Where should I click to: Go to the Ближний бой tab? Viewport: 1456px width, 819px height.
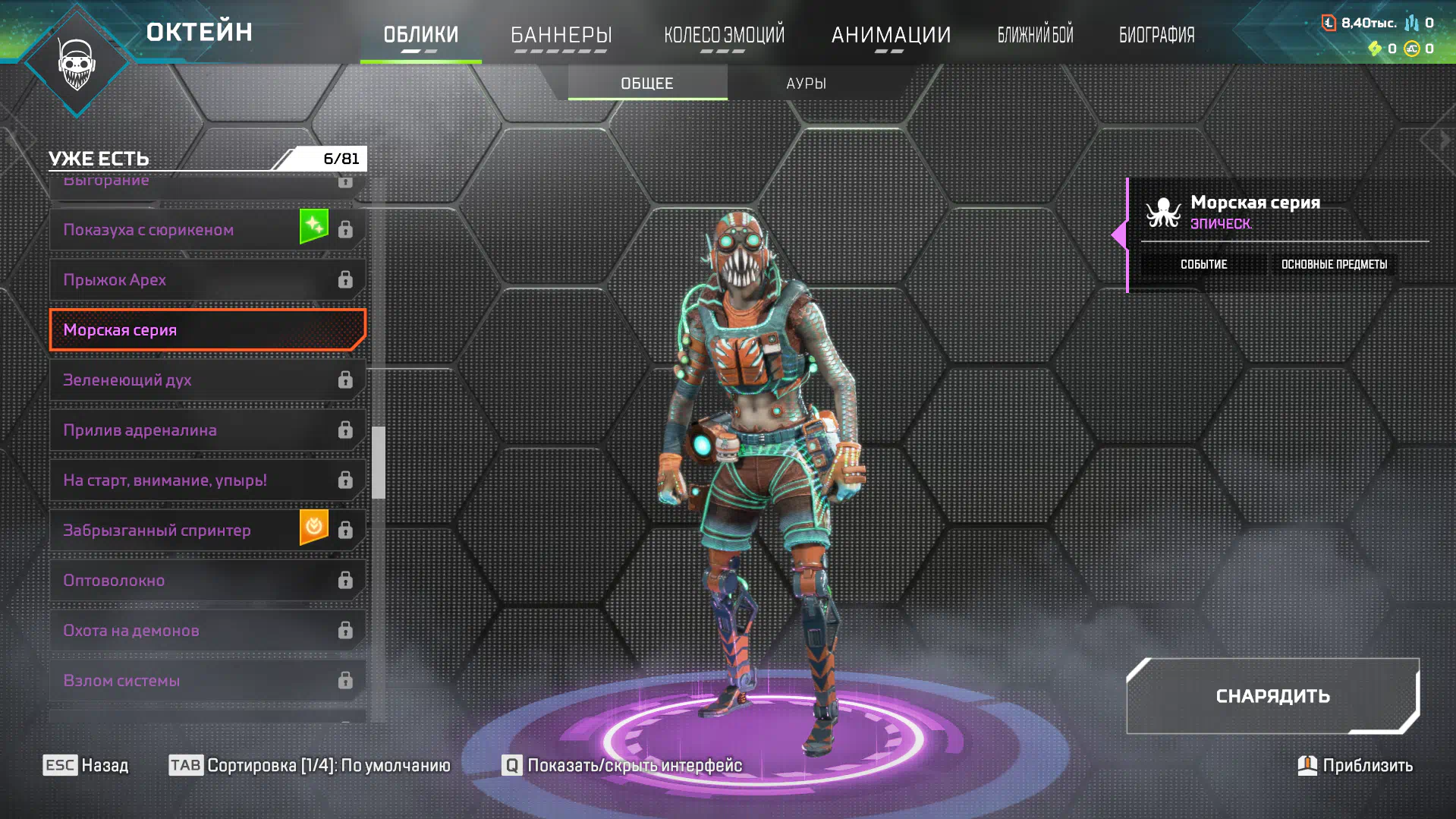click(x=1035, y=35)
